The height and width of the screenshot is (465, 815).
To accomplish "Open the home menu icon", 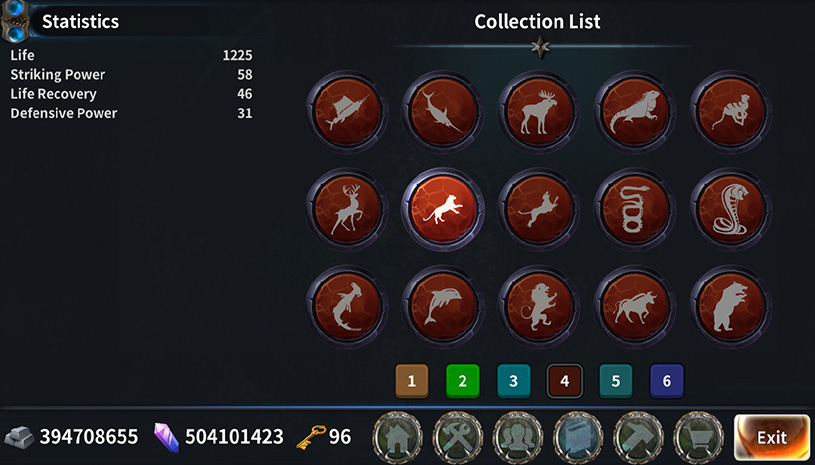I will pyautogui.click(x=399, y=437).
